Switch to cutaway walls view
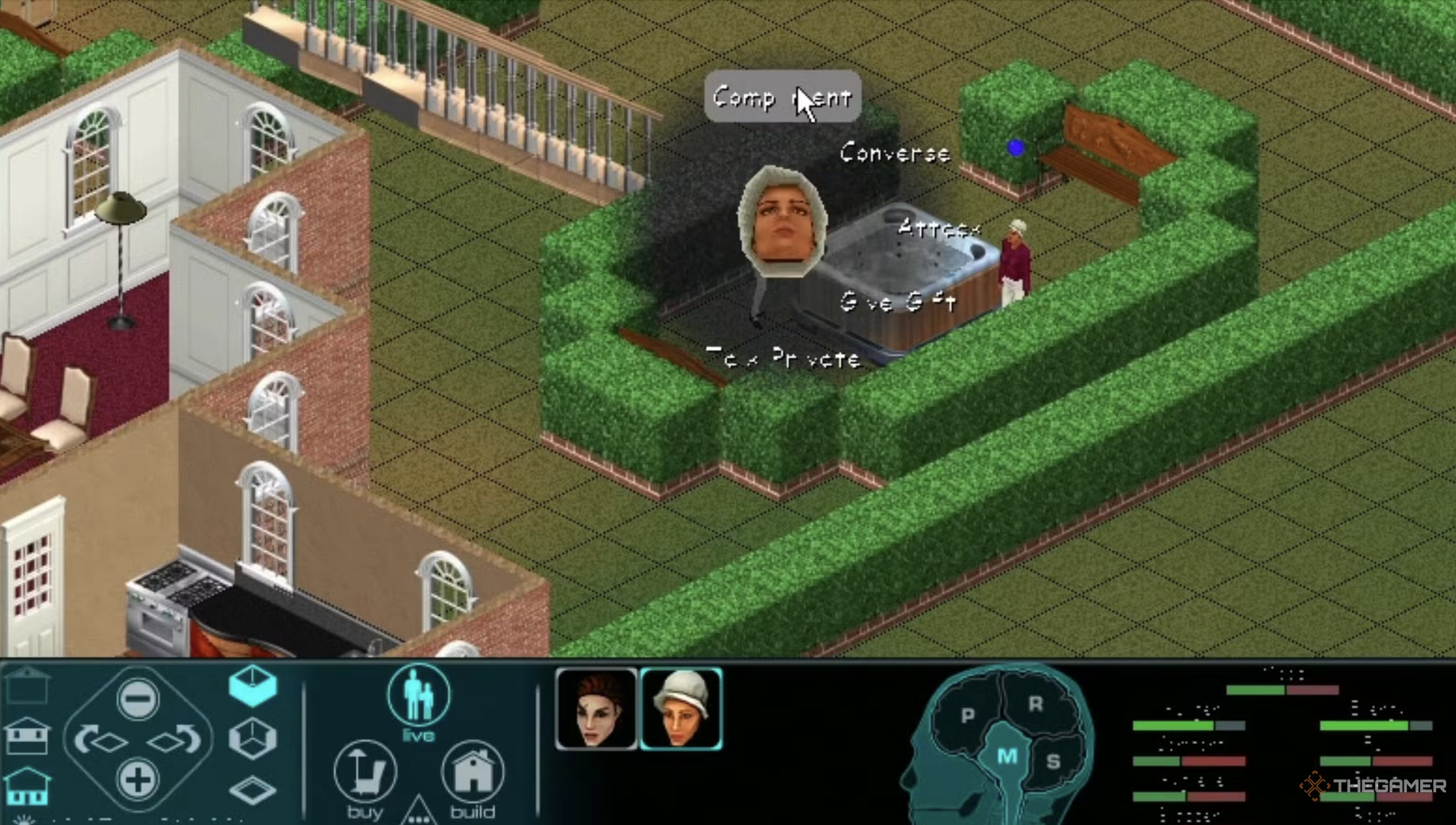 (252, 739)
